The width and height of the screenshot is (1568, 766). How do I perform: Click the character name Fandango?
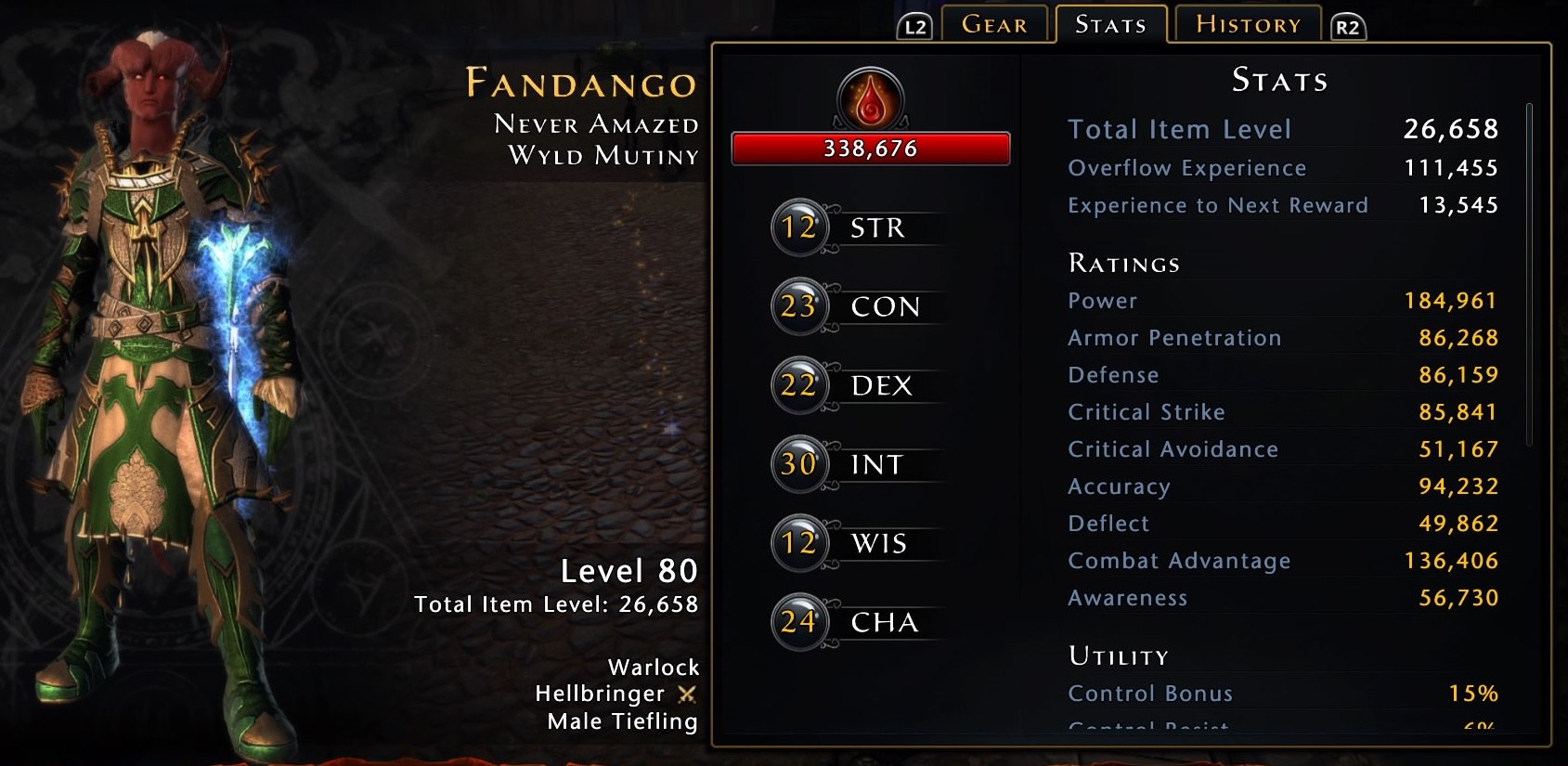pyautogui.click(x=580, y=84)
